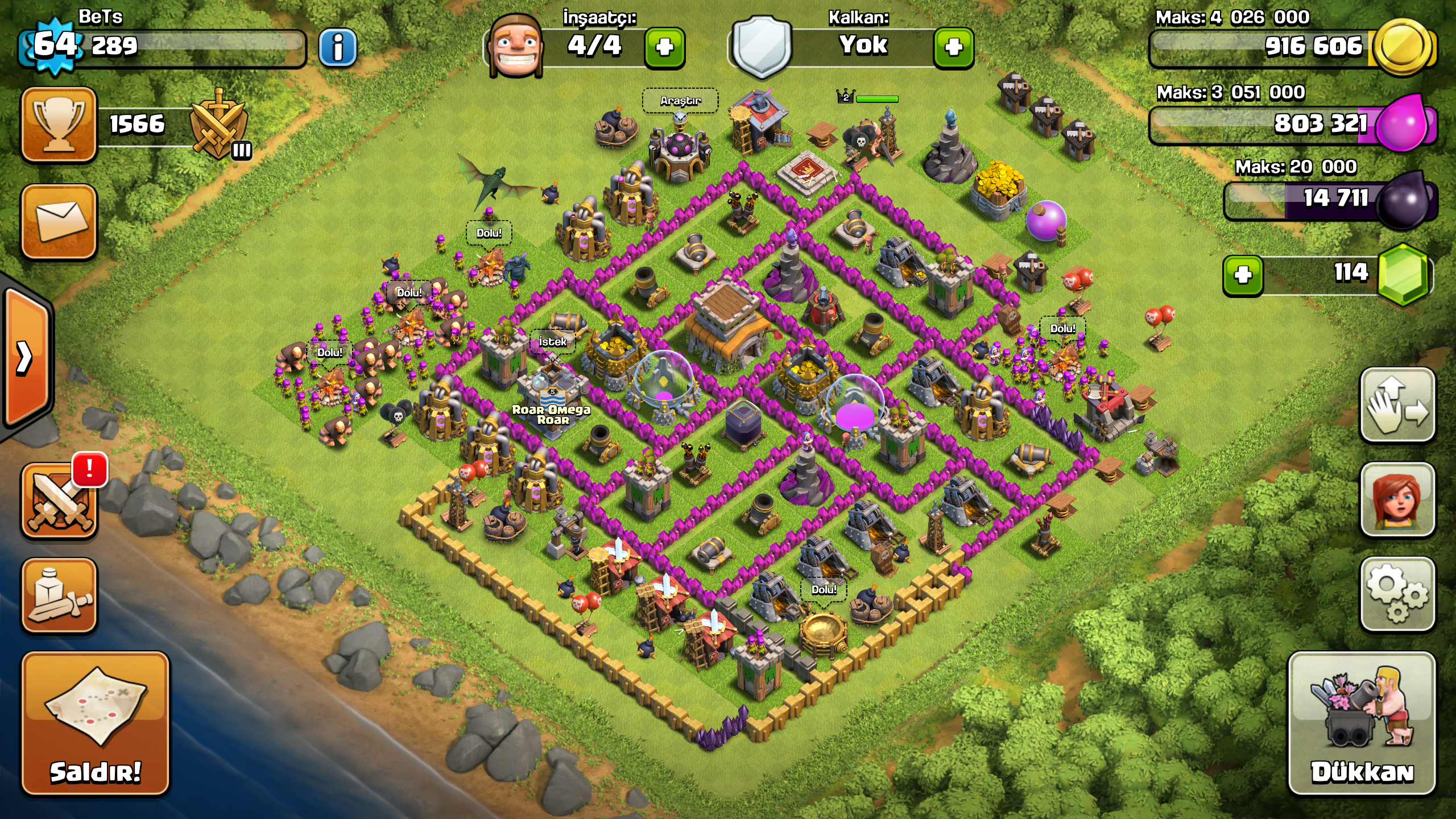The image size is (1456, 819).
Task: Open the clan war crossed swords button
Action: [x=59, y=500]
